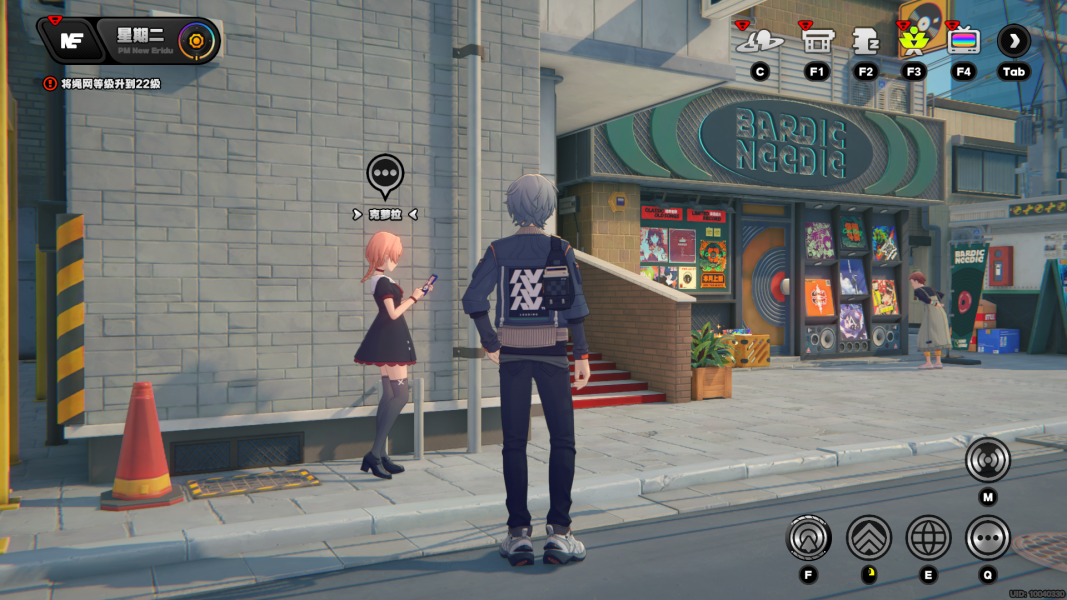The image size is (1067, 600).
Task: Select the puzzle-piece icon with a Z
Action: (865, 41)
